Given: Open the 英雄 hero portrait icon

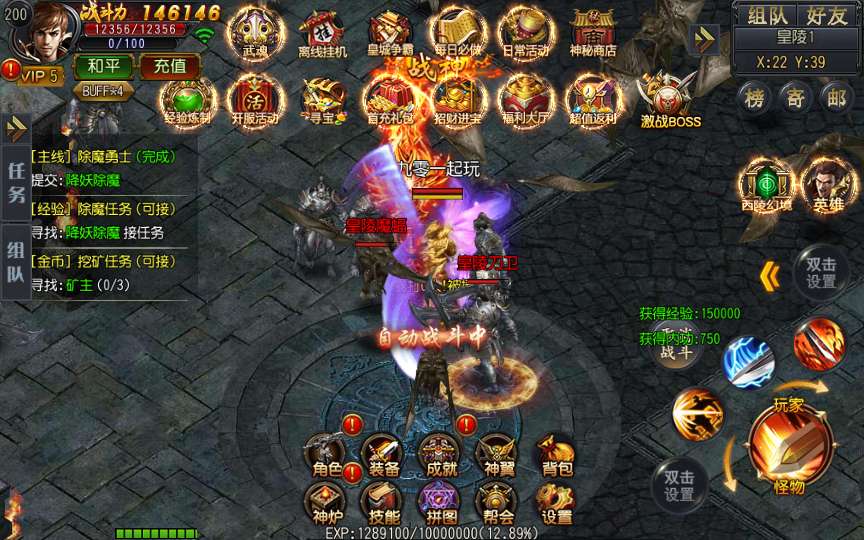Looking at the screenshot, I should [828, 184].
